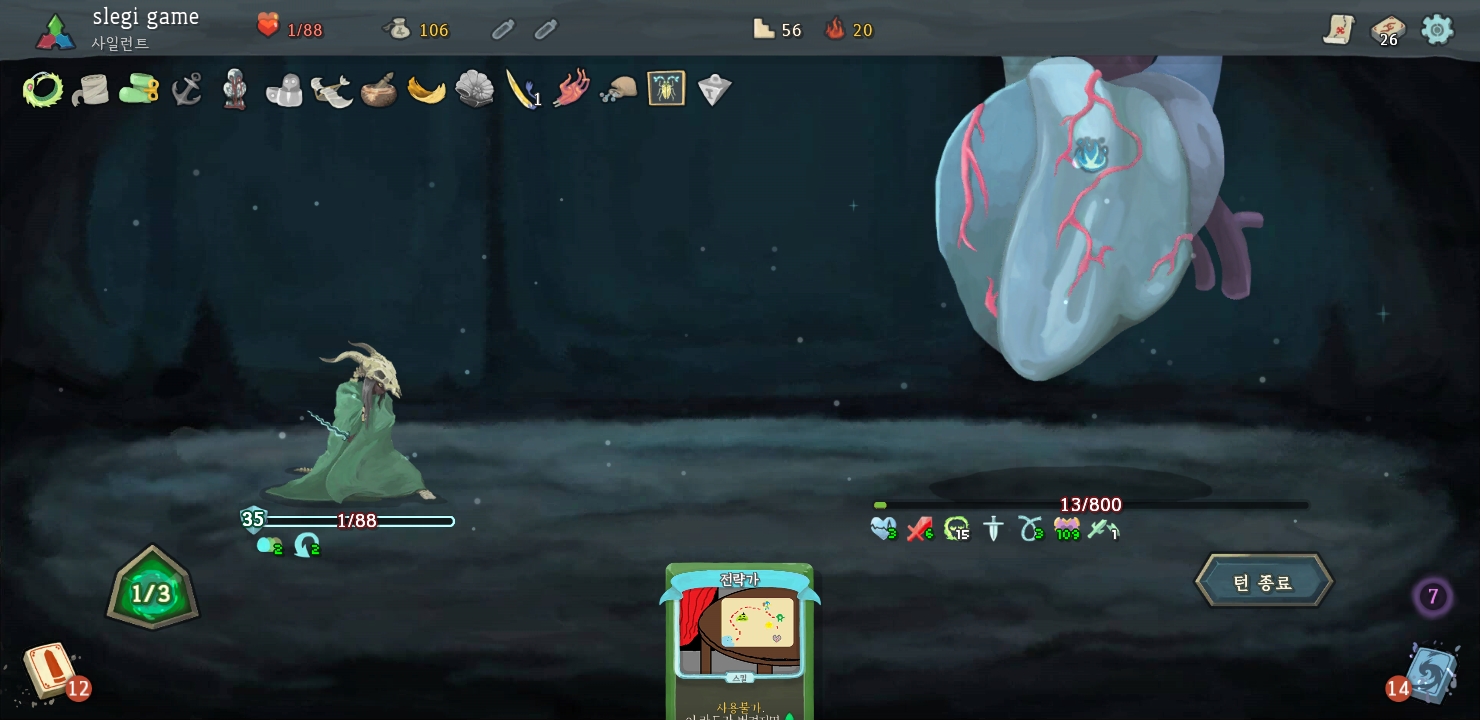1480x720 pixels.
Task: Inspect the framed beetle relic
Action: [x=666, y=90]
